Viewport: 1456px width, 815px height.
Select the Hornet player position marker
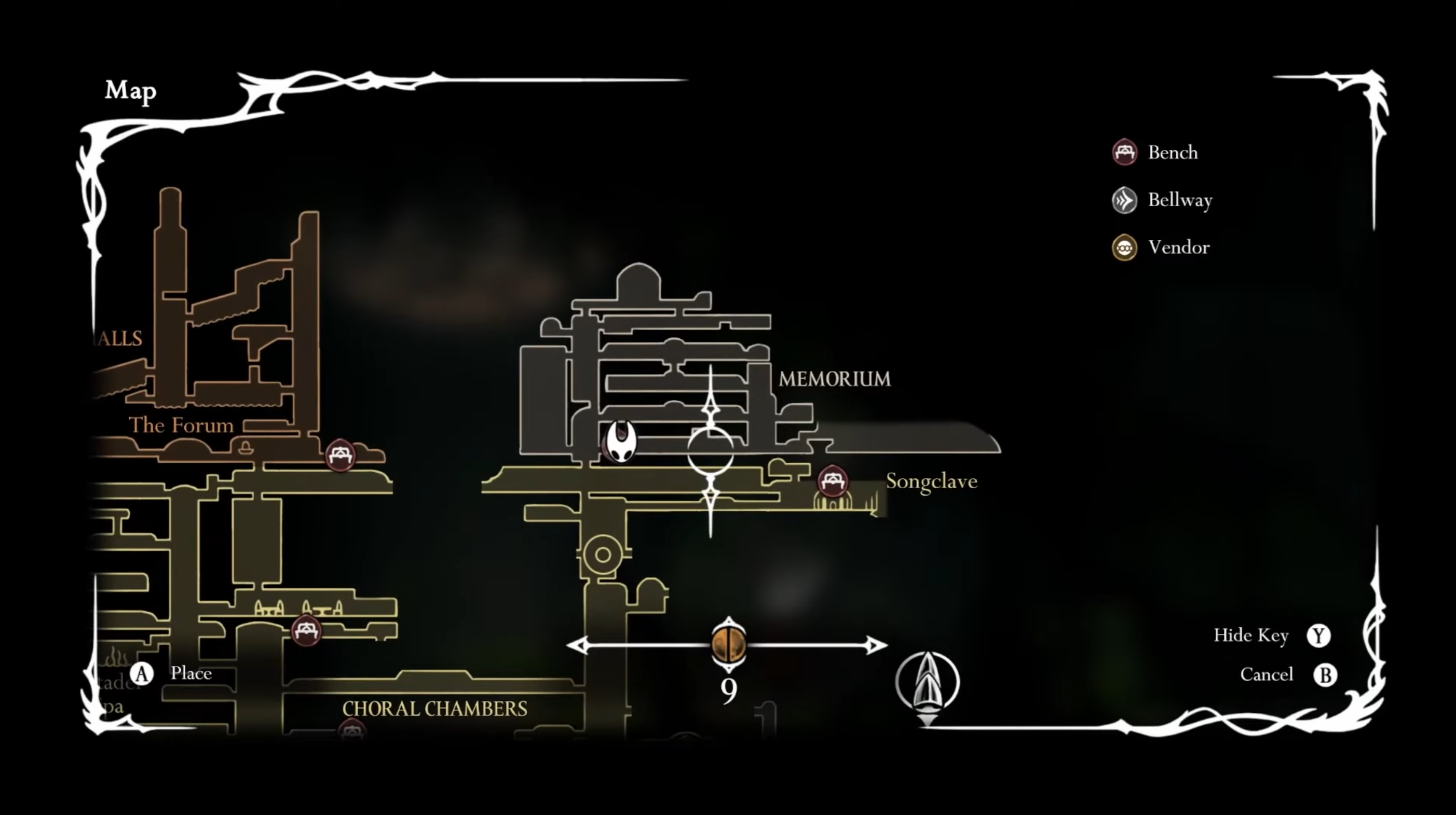click(621, 441)
